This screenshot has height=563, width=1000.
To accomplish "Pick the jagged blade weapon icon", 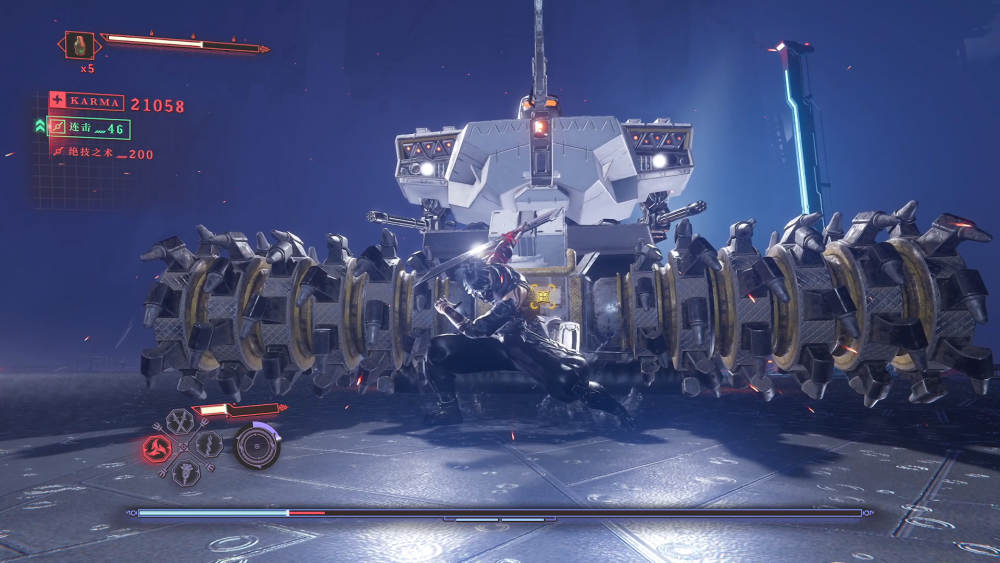I will point(208,444).
